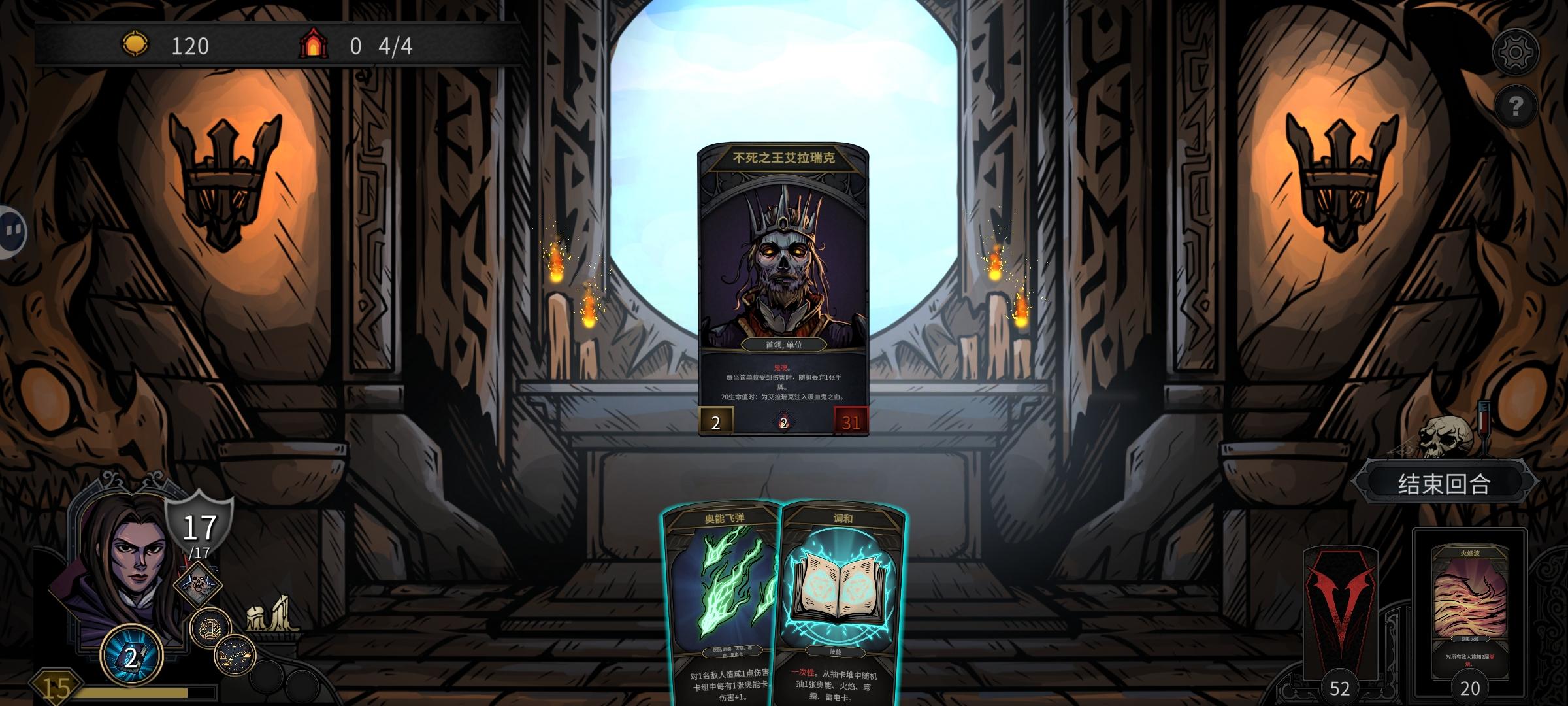Inspect the round web trinket icon
The height and width of the screenshot is (706, 1568).
click(210, 627)
